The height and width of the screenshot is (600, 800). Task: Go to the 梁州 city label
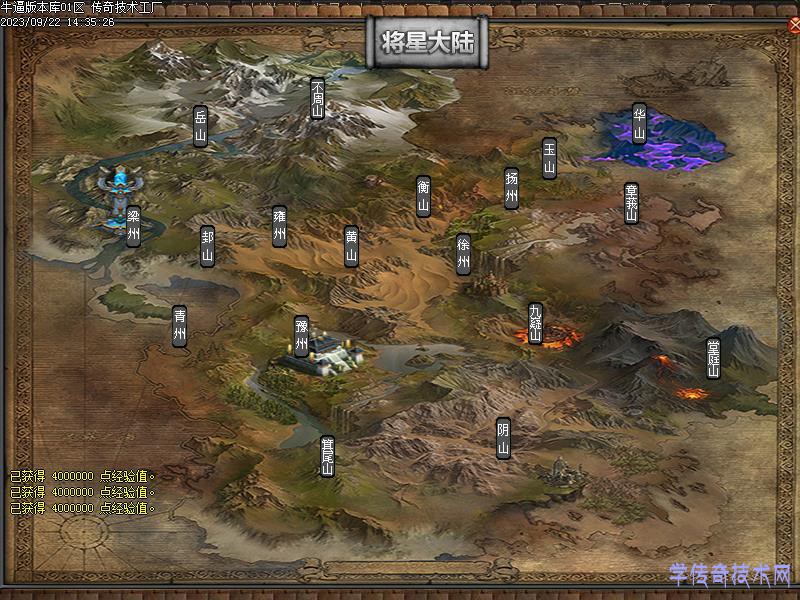133,226
